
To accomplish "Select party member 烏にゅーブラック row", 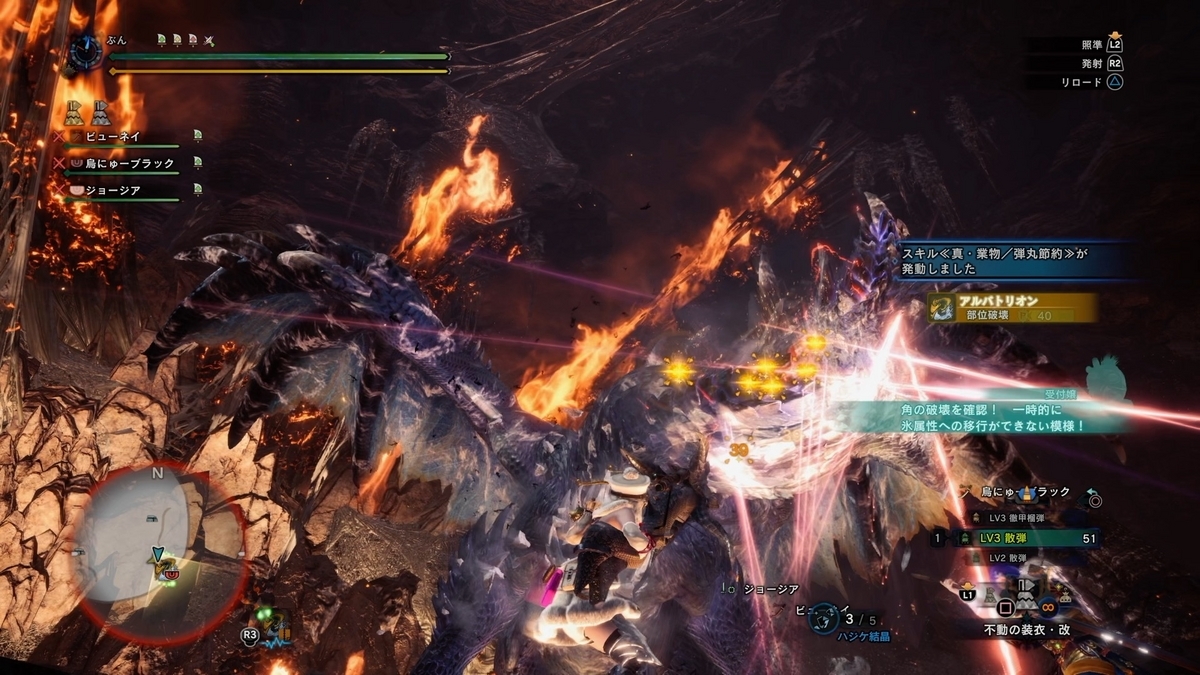I will tap(127, 163).
